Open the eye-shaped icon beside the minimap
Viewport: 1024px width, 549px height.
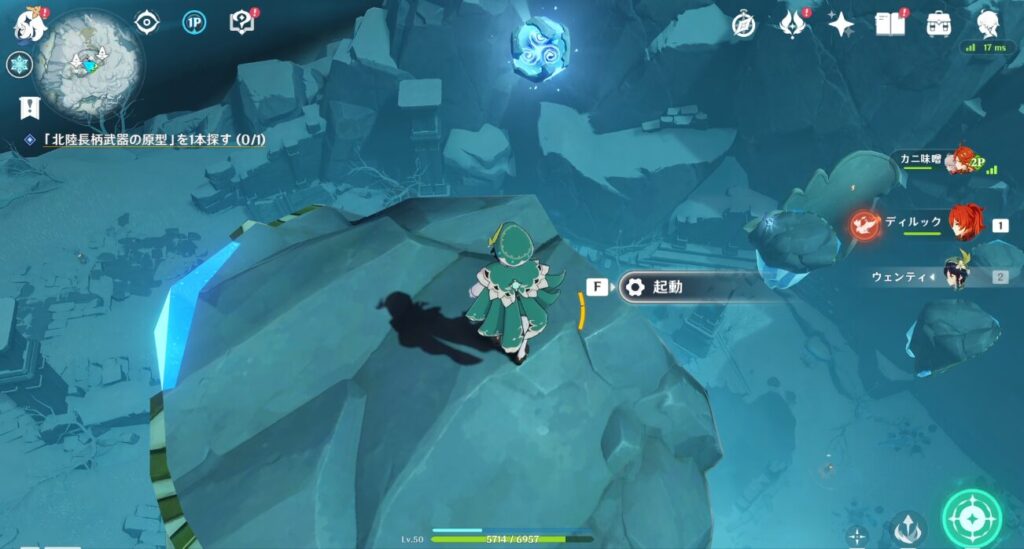pyautogui.click(x=148, y=22)
